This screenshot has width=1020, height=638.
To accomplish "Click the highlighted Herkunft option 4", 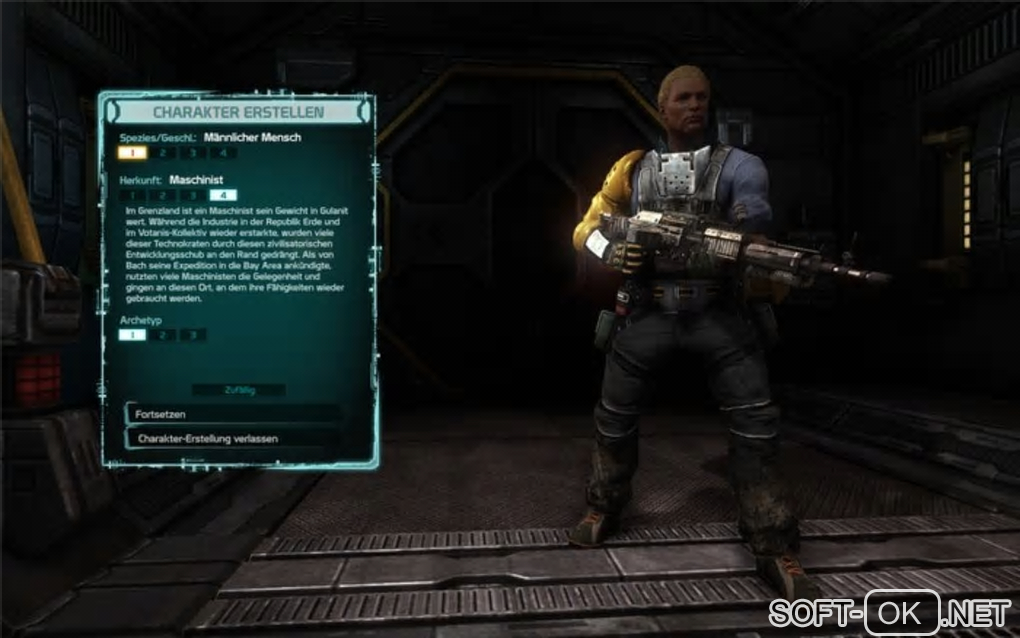I will pyautogui.click(x=222, y=195).
